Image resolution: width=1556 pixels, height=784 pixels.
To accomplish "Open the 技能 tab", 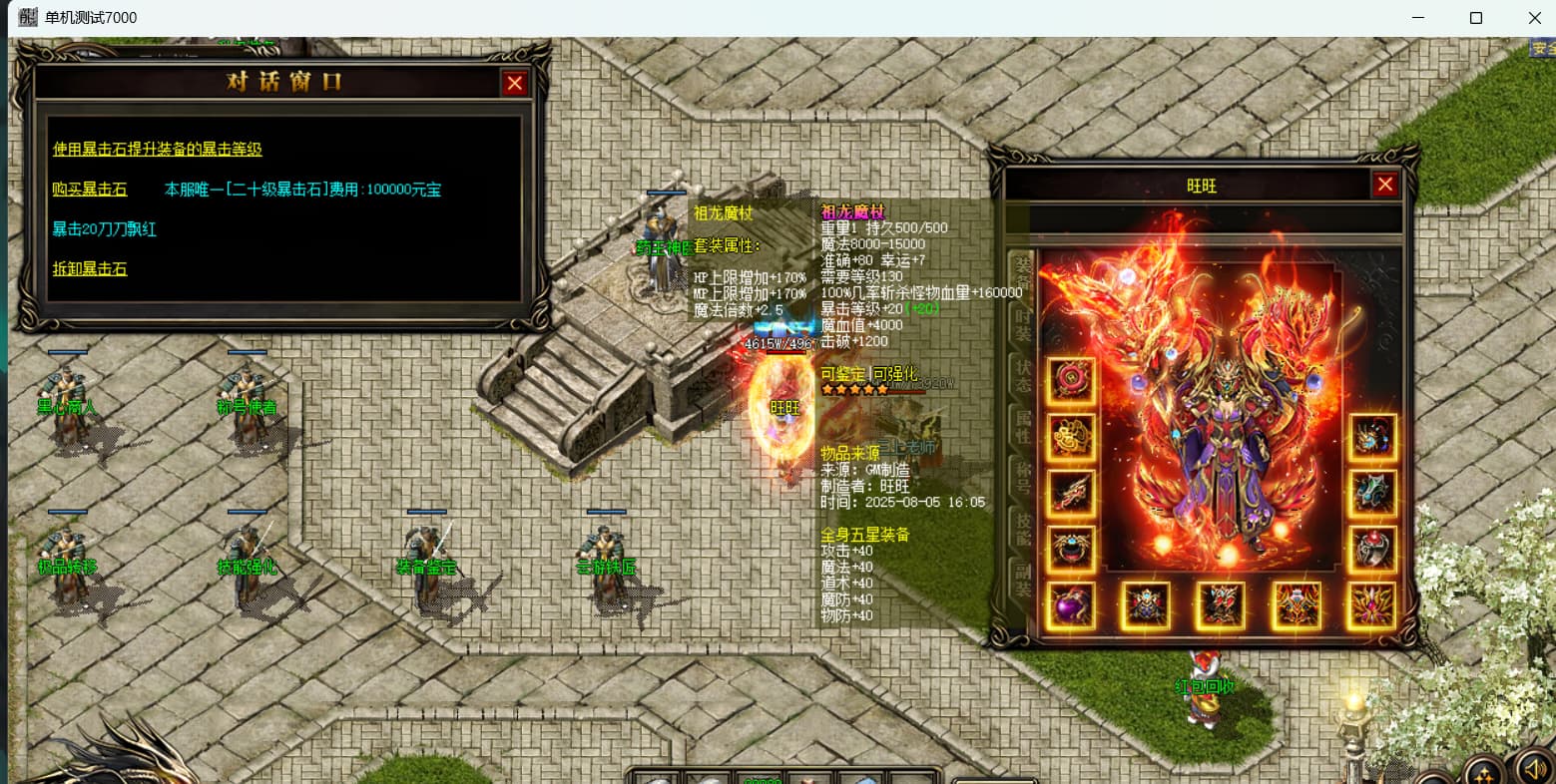I will point(1023,529).
